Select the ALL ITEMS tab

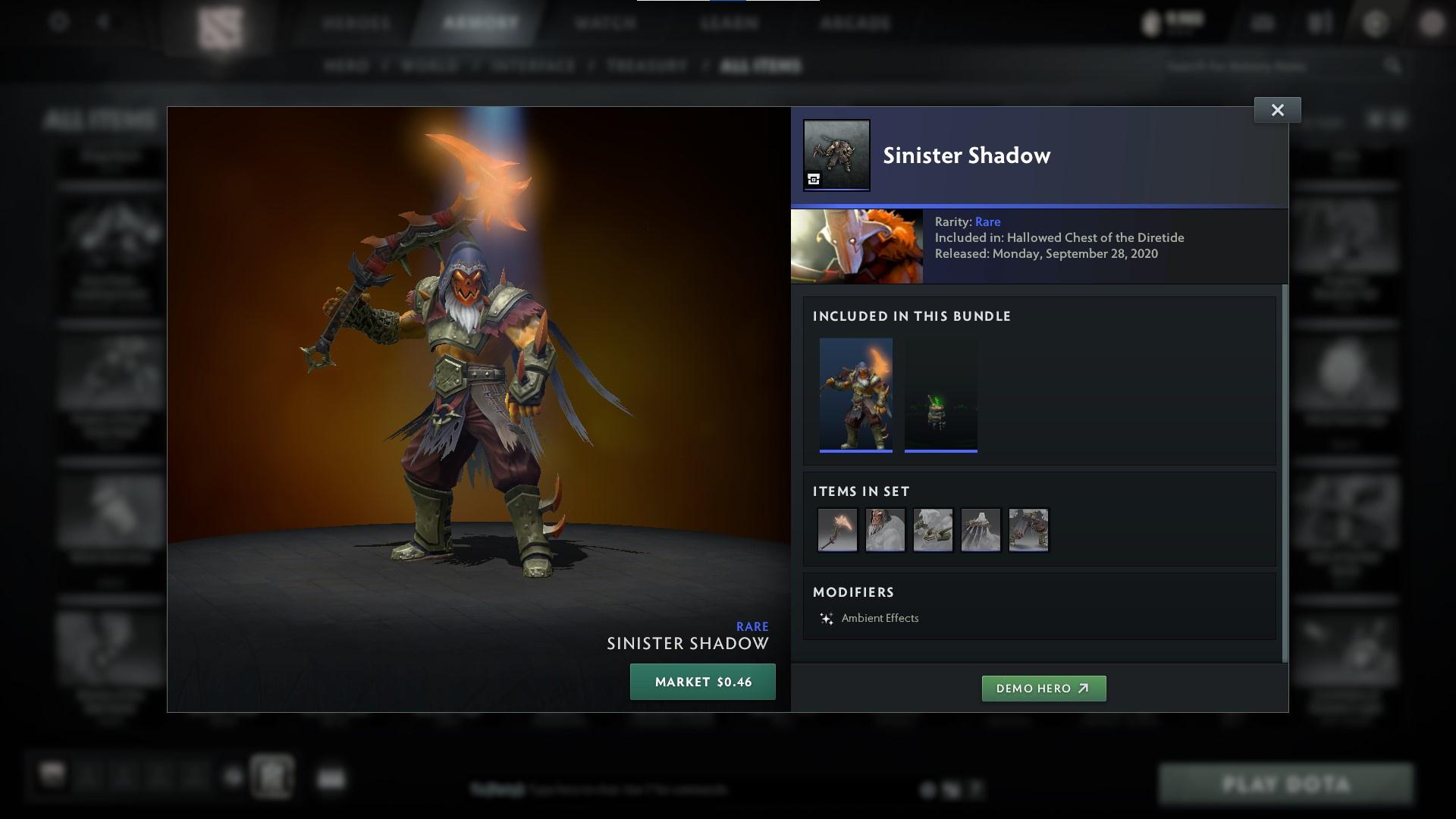pyautogui.click(x=761, y=66)
